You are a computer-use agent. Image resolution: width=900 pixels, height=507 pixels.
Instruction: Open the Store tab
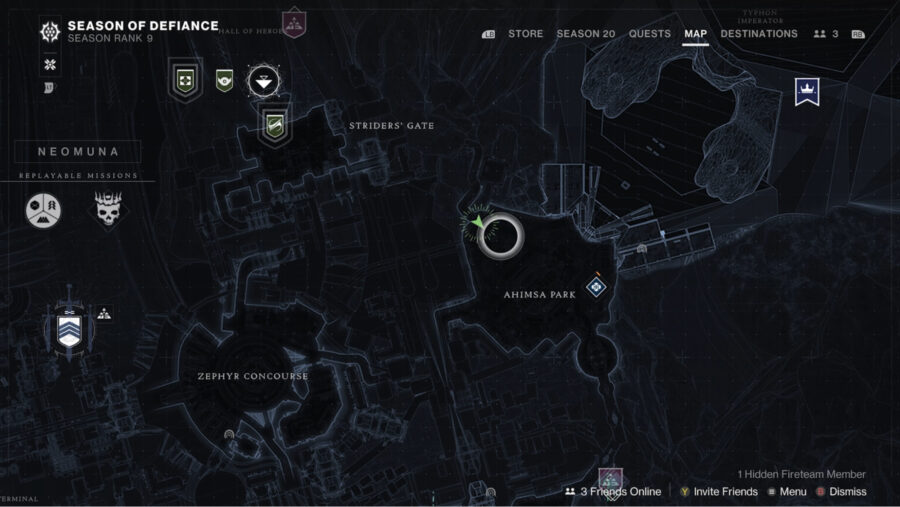(x=525, y=34)
